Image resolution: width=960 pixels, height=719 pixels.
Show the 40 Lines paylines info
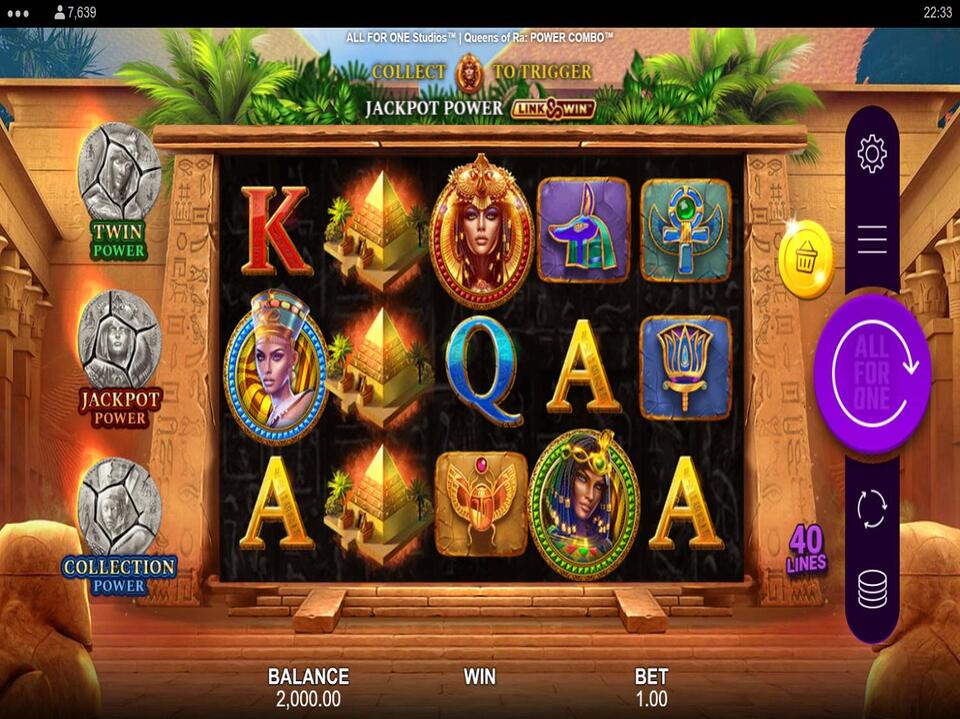pos(807,549)
